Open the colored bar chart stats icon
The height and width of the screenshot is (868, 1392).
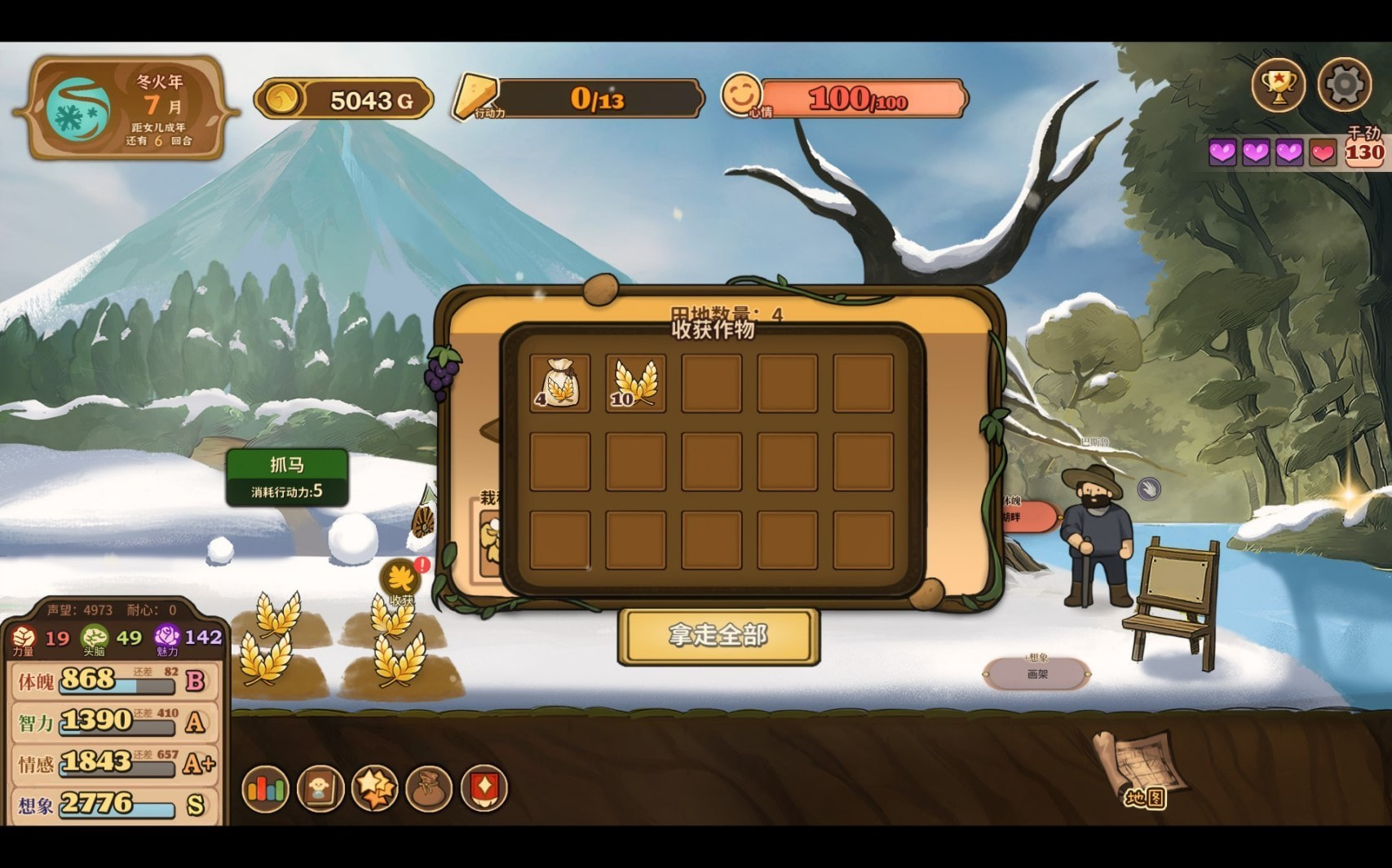click(x=266, y=789)
